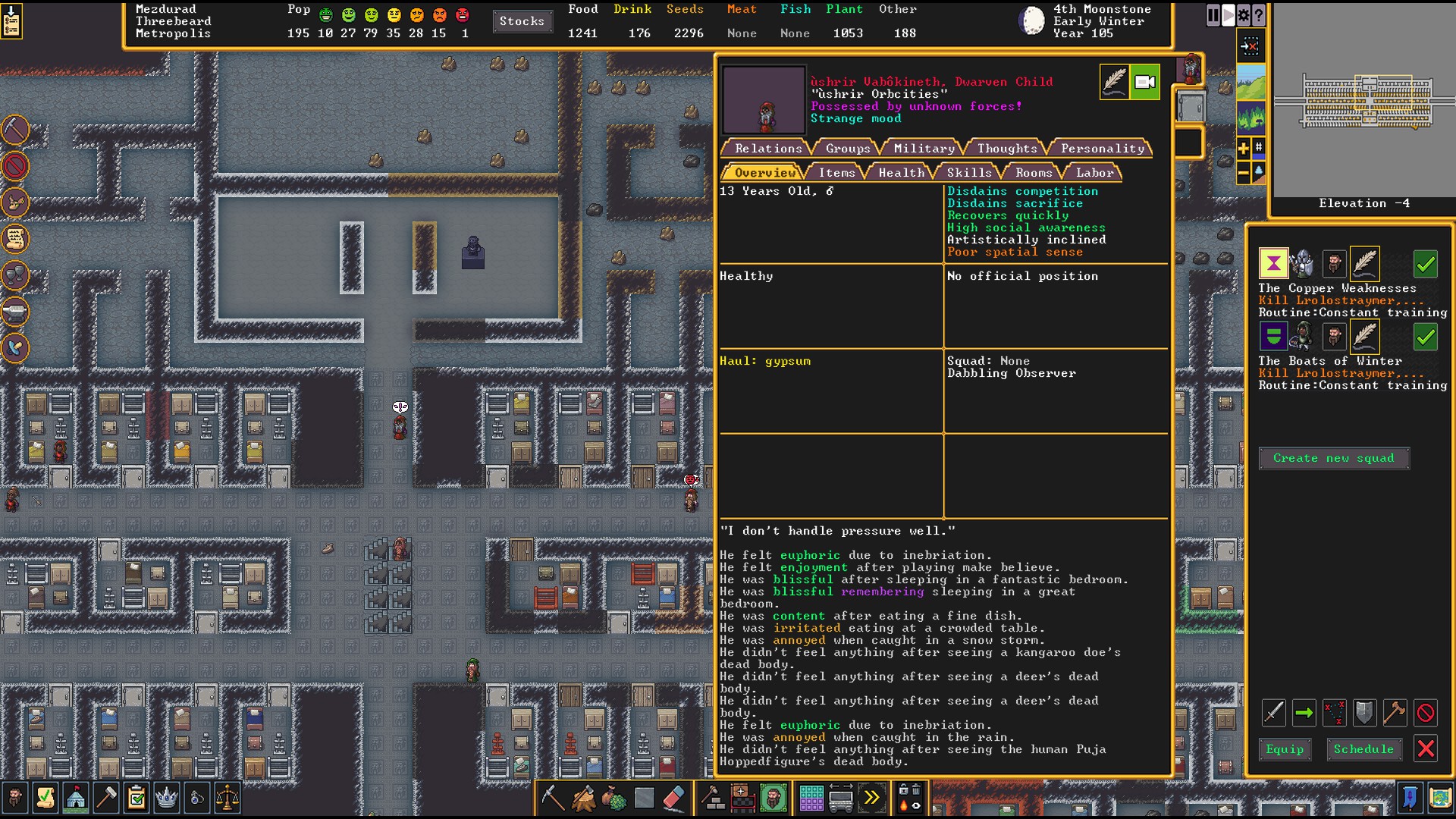Screen dimensions: 1456x819
Task: Create new squad
Action: point(1333,458)
